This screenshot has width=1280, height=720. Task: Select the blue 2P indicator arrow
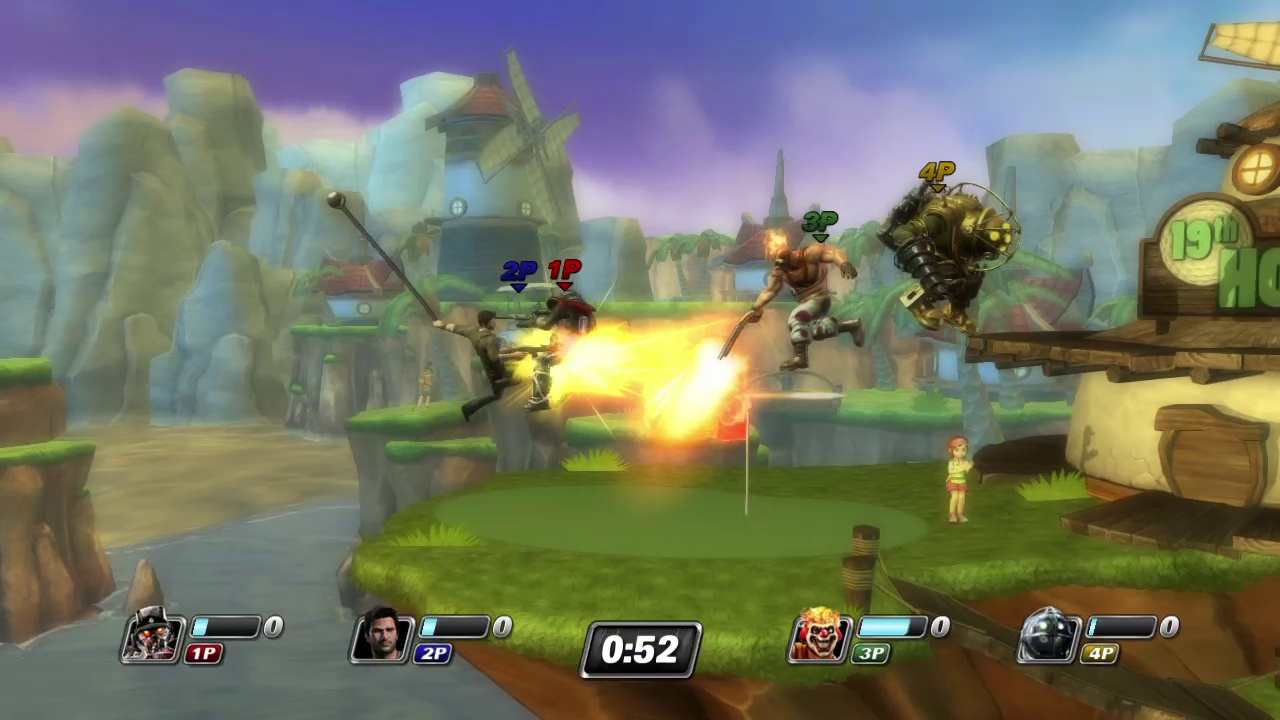[x=518, y=275]
